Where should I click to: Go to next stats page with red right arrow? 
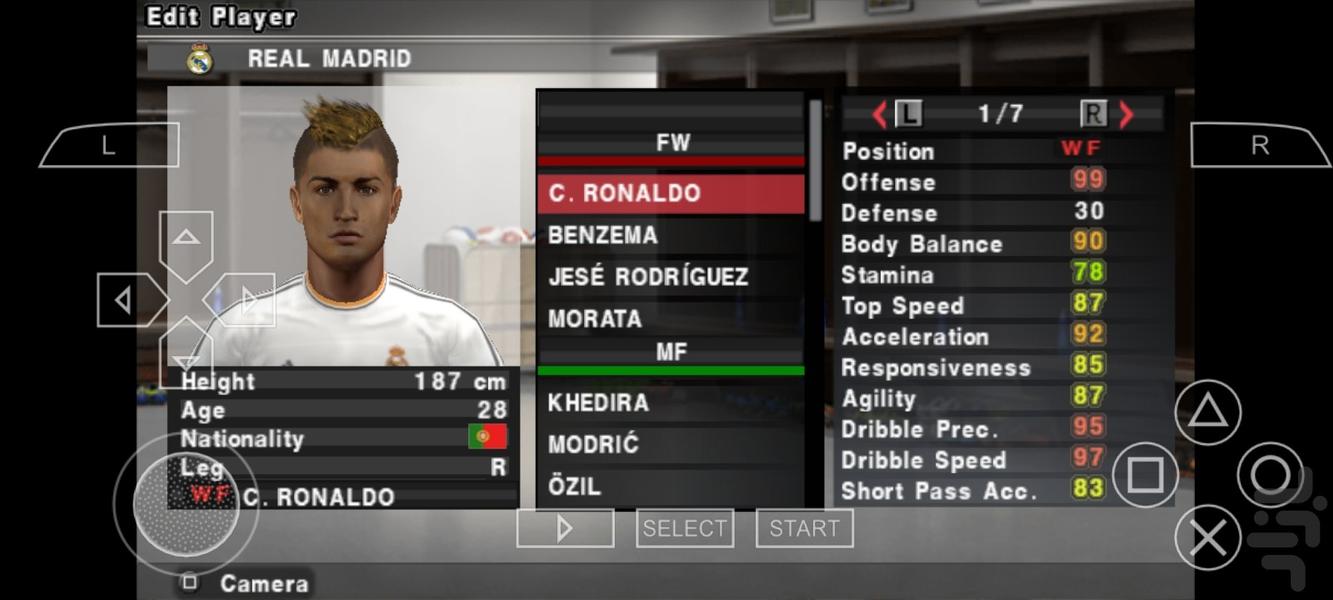click(1127, 115)
